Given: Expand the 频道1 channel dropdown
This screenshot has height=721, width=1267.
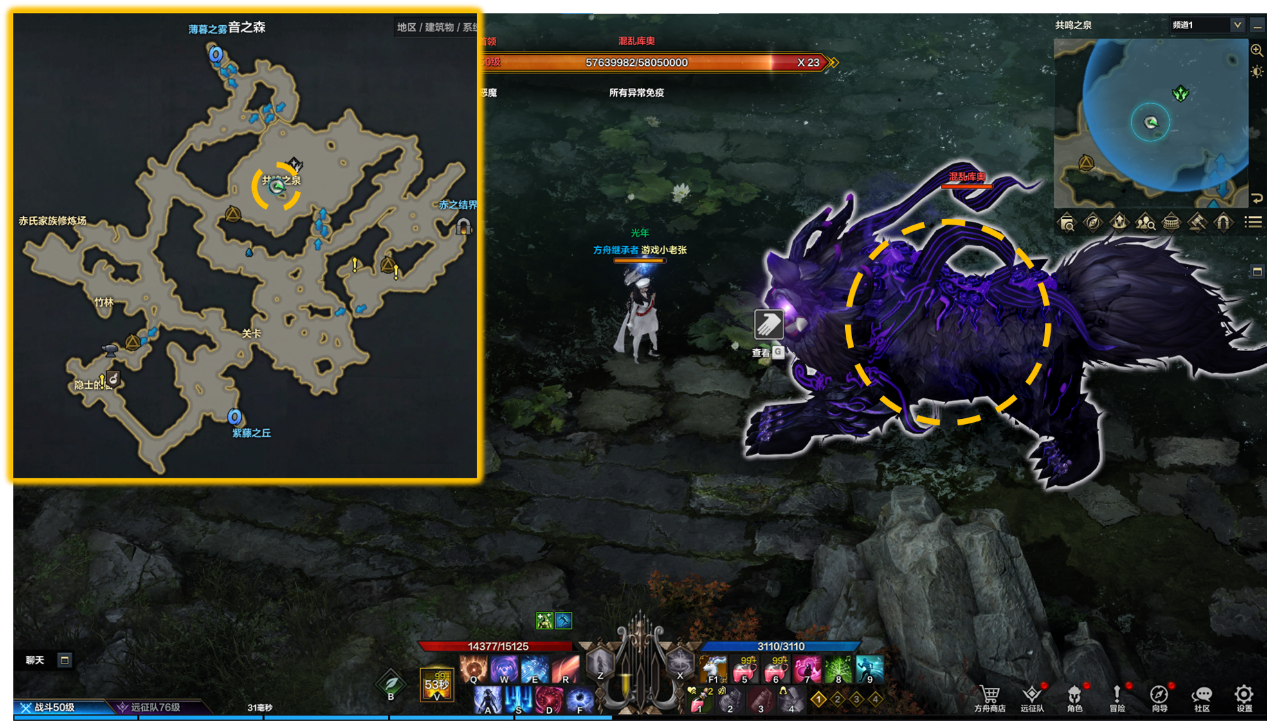Looking at the screenshot, I should point(1237,25).
